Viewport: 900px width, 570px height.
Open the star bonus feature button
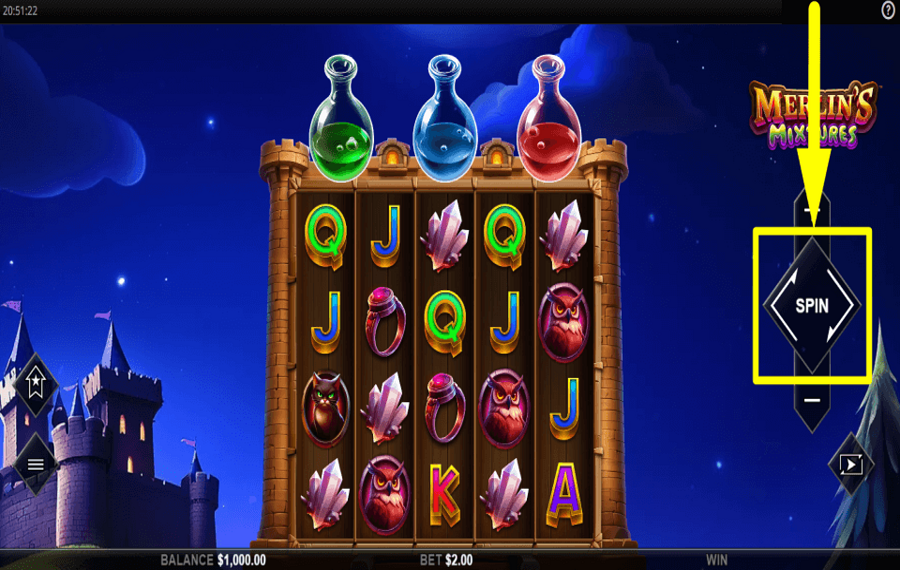tap(36, 381)
